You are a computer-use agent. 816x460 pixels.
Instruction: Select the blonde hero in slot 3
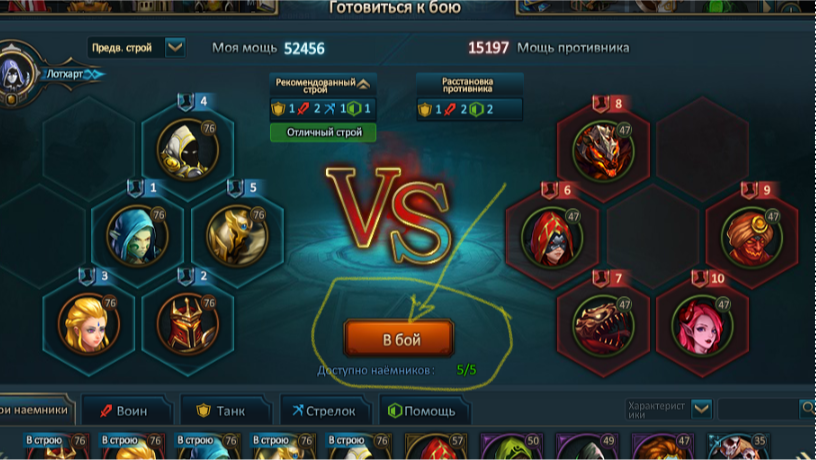[x=88, y=320]
